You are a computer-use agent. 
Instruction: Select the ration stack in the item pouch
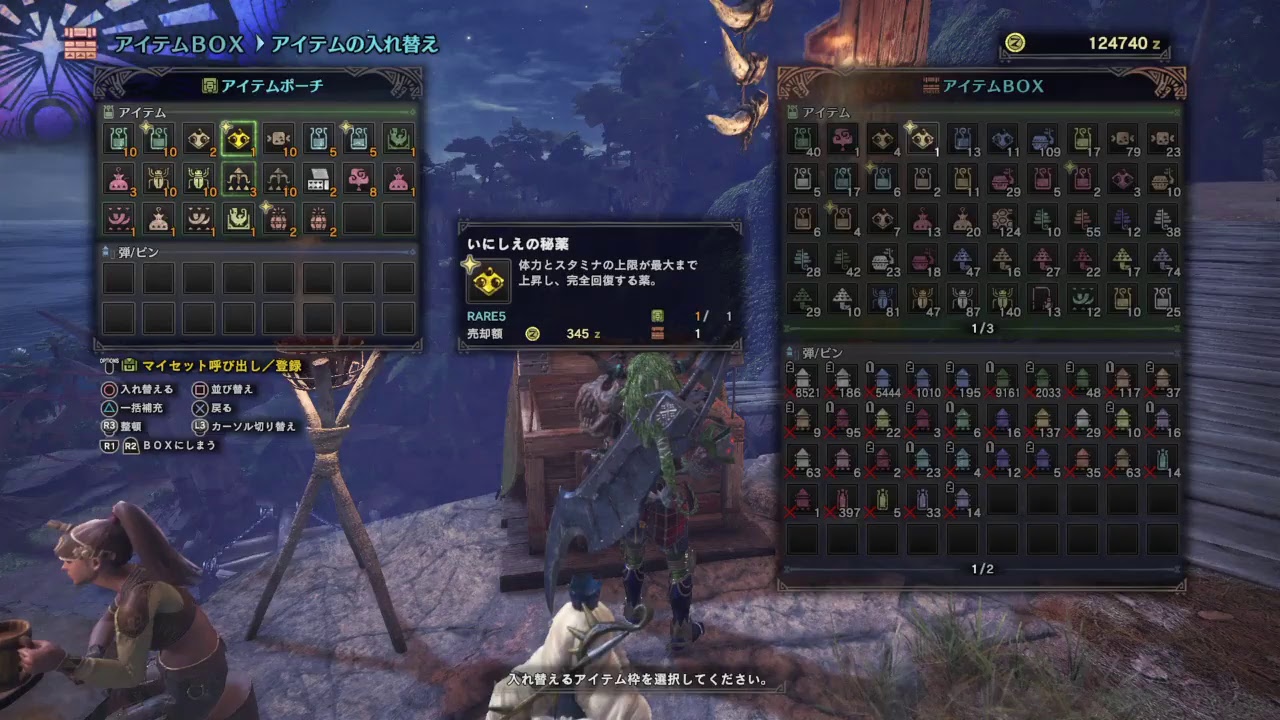pyautogui.click(x=278, y=140)
